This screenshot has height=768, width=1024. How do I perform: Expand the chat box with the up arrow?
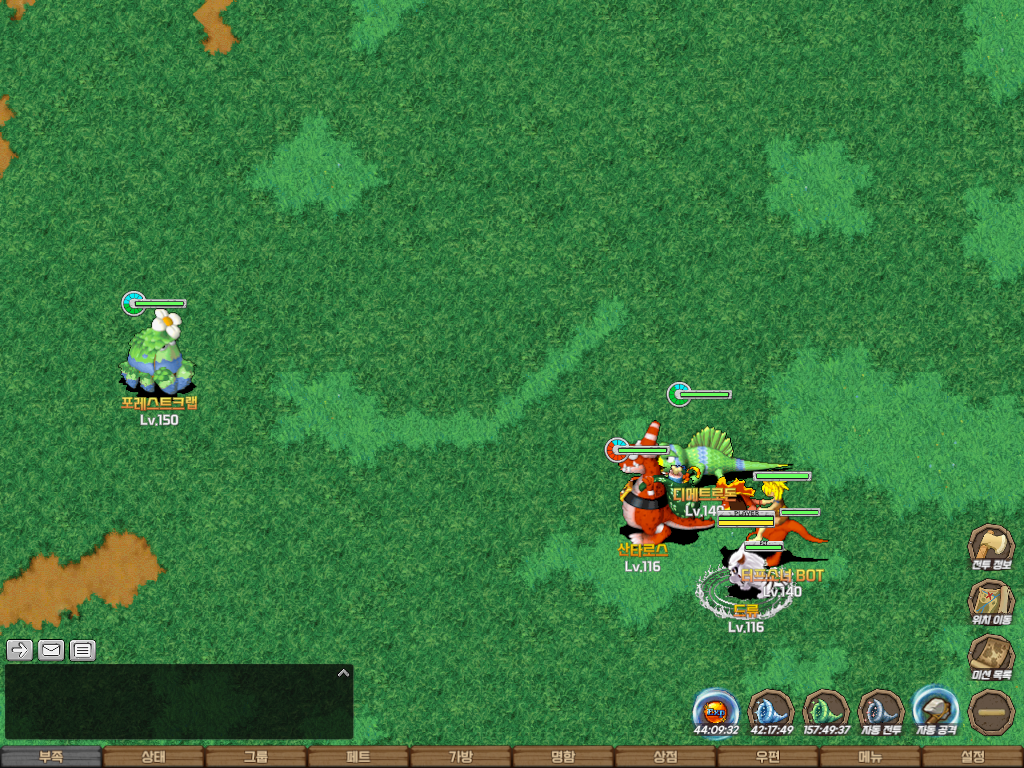343,673
